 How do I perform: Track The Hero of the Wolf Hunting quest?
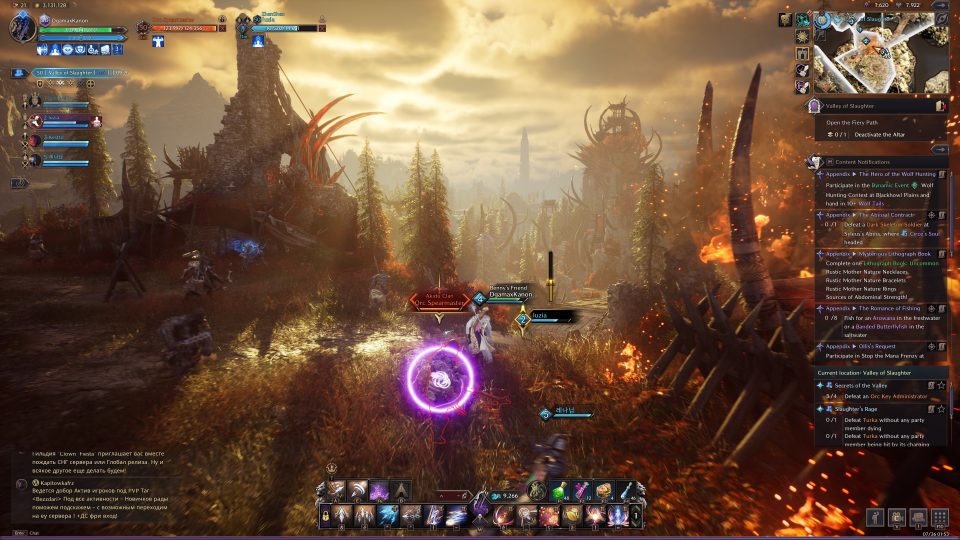(941, 174)
